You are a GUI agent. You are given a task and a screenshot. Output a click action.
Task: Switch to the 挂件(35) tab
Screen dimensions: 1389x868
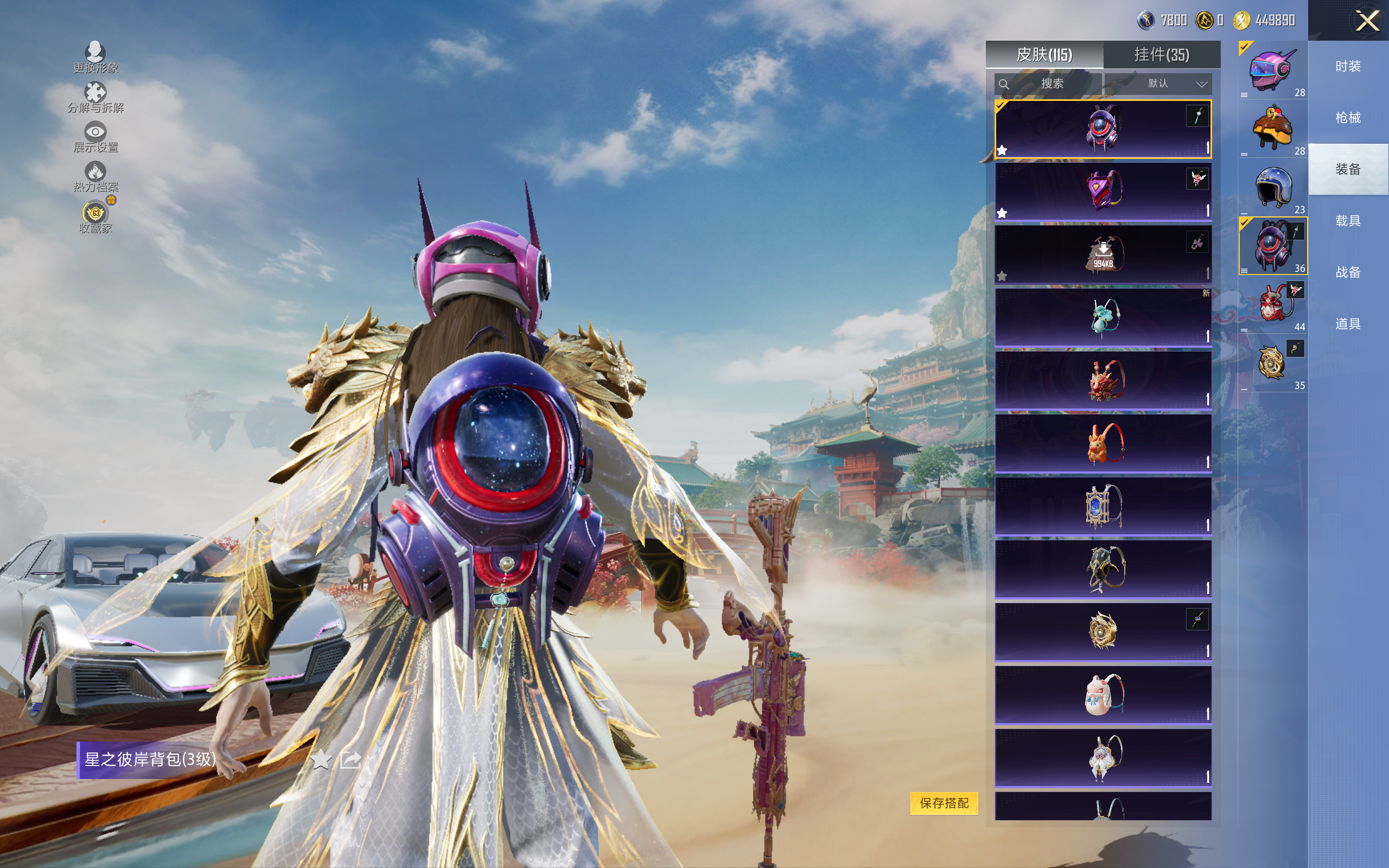coord(1161,55)
